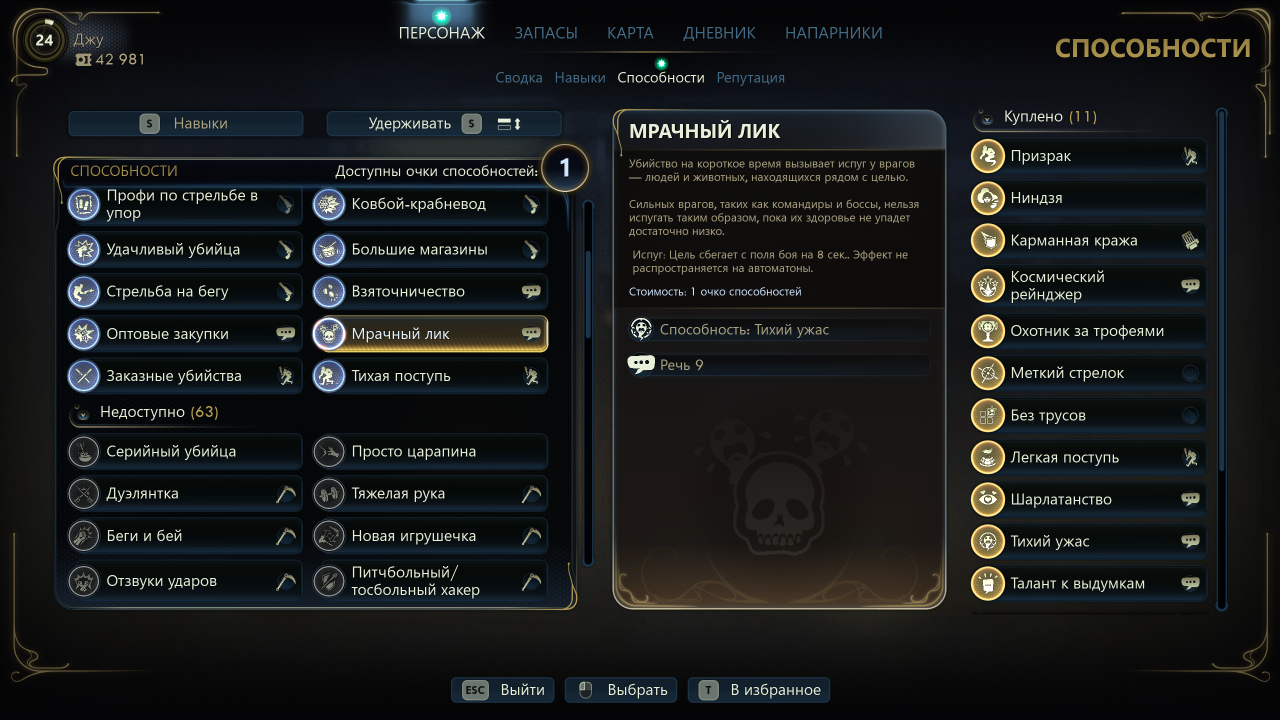Show the Сводка sub-tab
Viewport: 1280px width, 720px height.
click(x=519, y=77)
